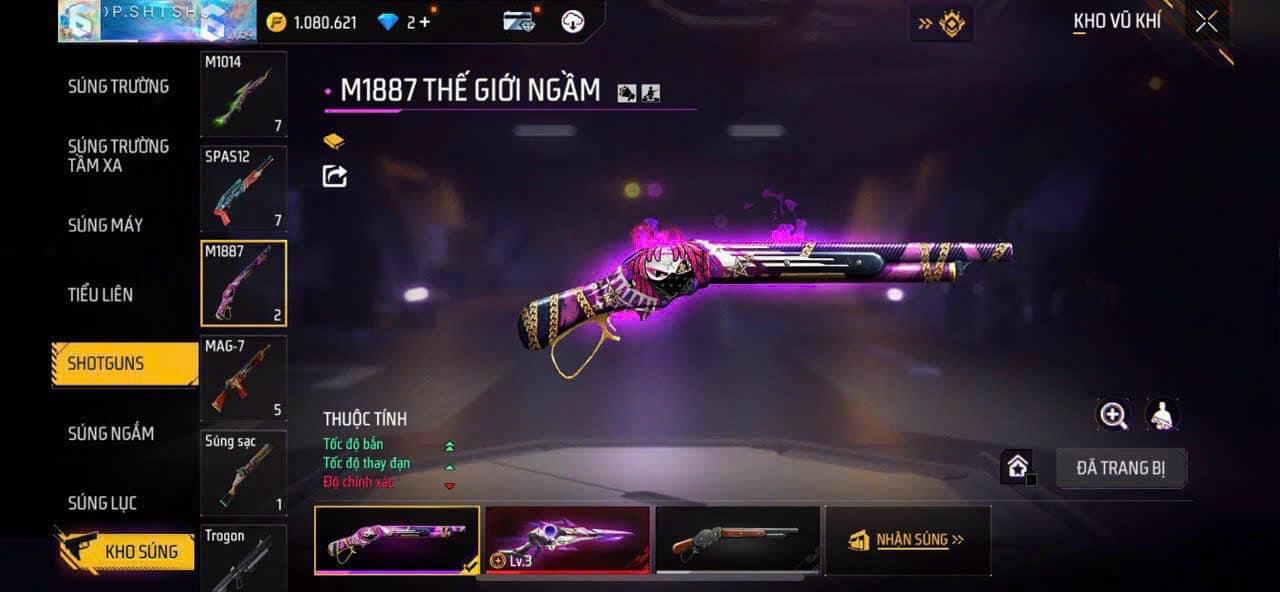Click the Đã Trang Bị button
The width and height of the screenshot is (1280, 592).
pos(1121,468)
